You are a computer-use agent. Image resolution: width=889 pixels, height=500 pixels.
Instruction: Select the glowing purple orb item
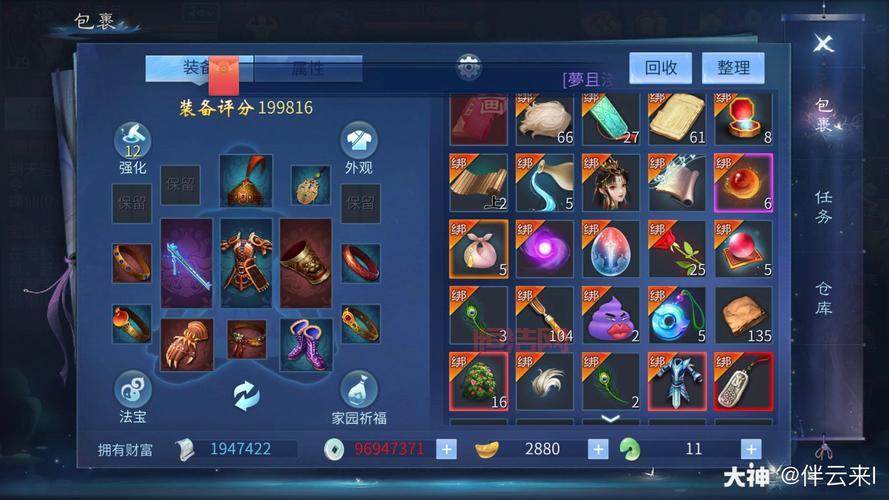click(544, 249)
